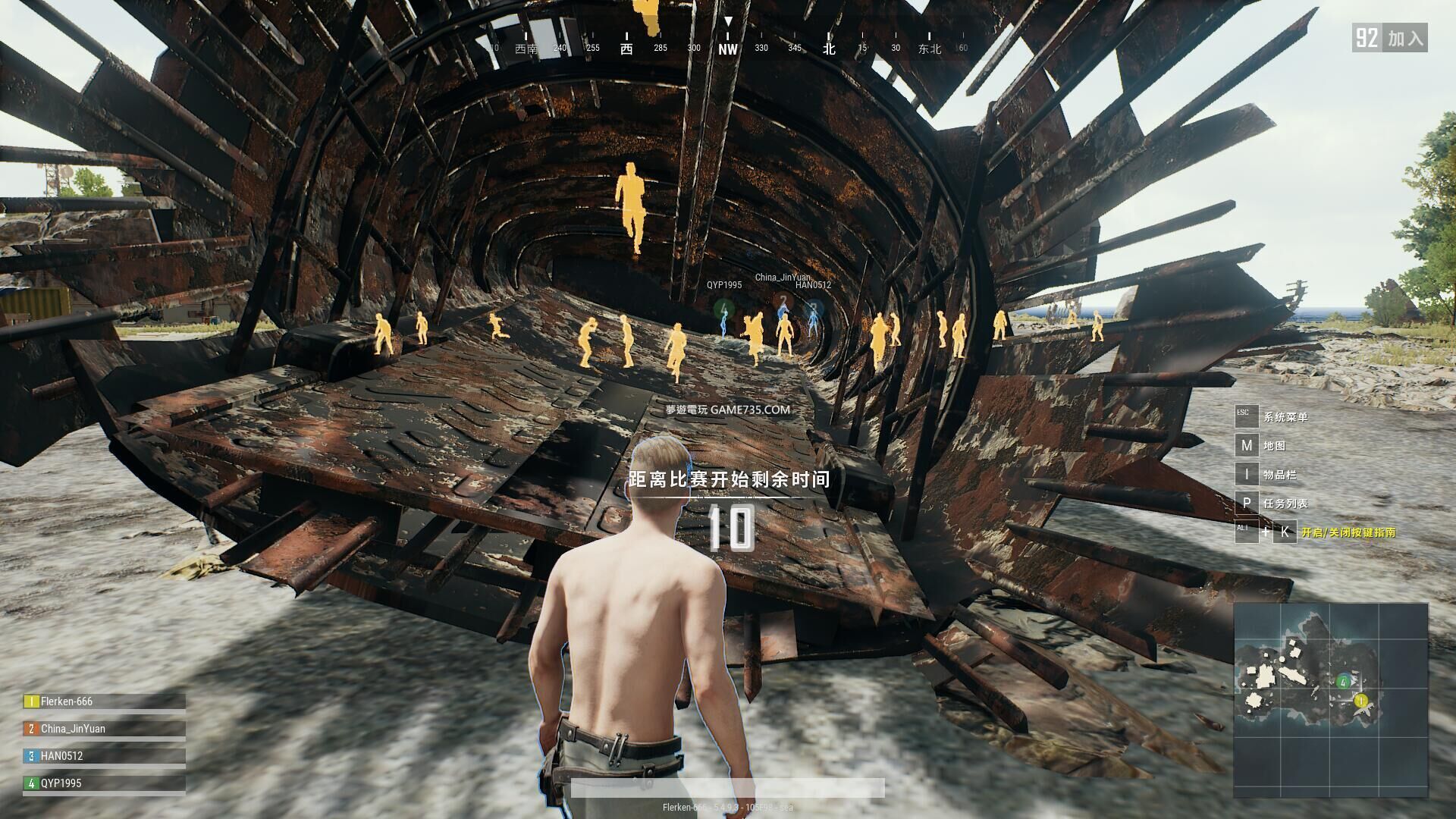Open the island minimap
Image resolution: width=1456 pixels, height=819 pixels.
tap(1330, 700)
